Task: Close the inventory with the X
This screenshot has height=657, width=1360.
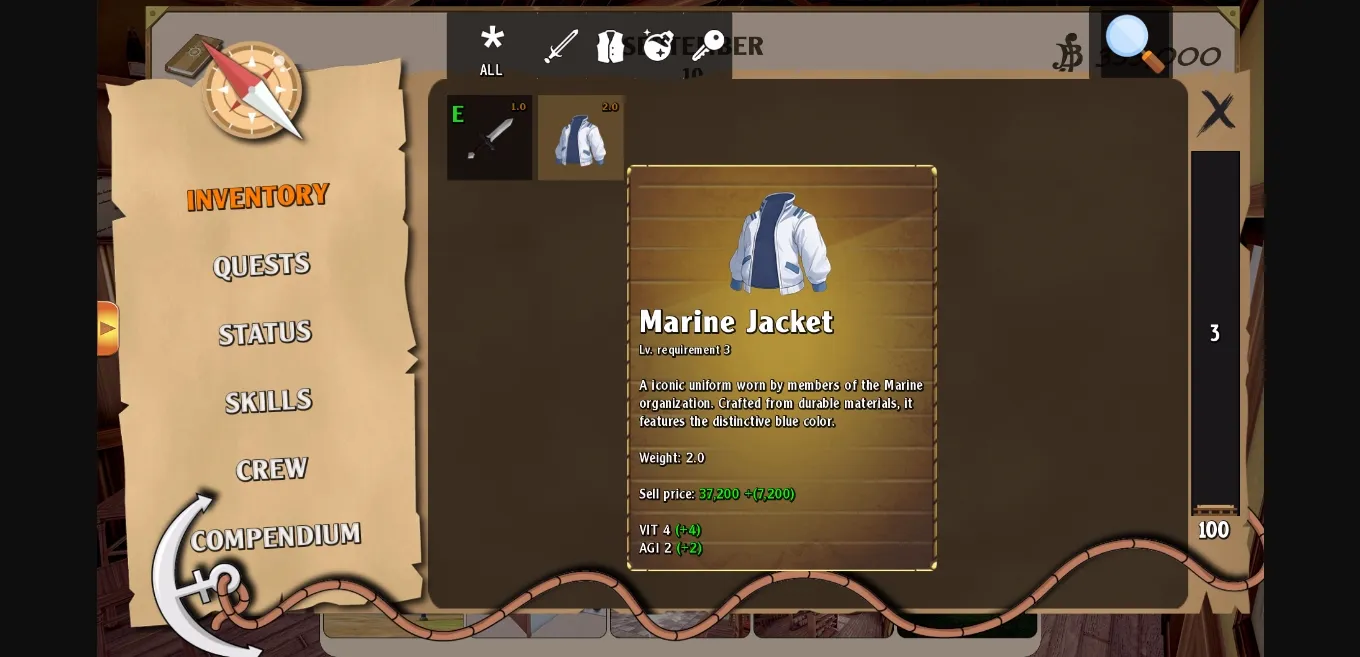Action: click(1217, 112)
